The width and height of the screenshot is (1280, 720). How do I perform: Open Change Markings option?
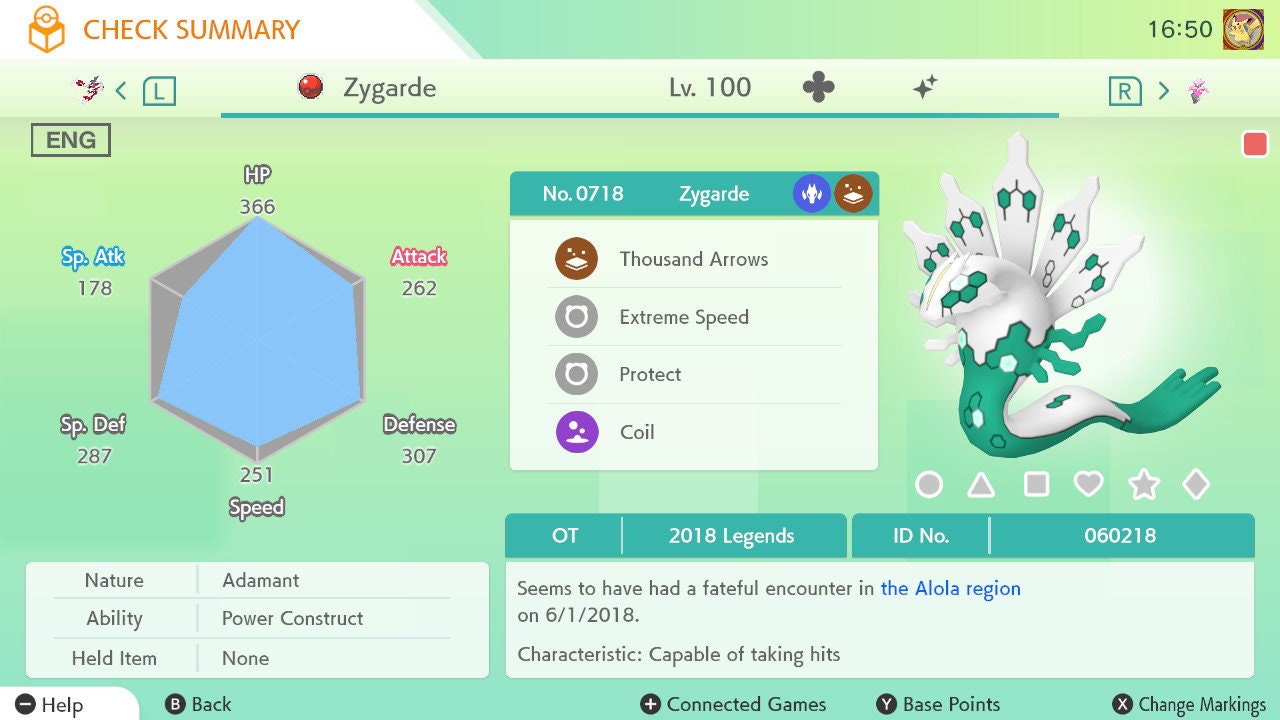point(1189,704)
